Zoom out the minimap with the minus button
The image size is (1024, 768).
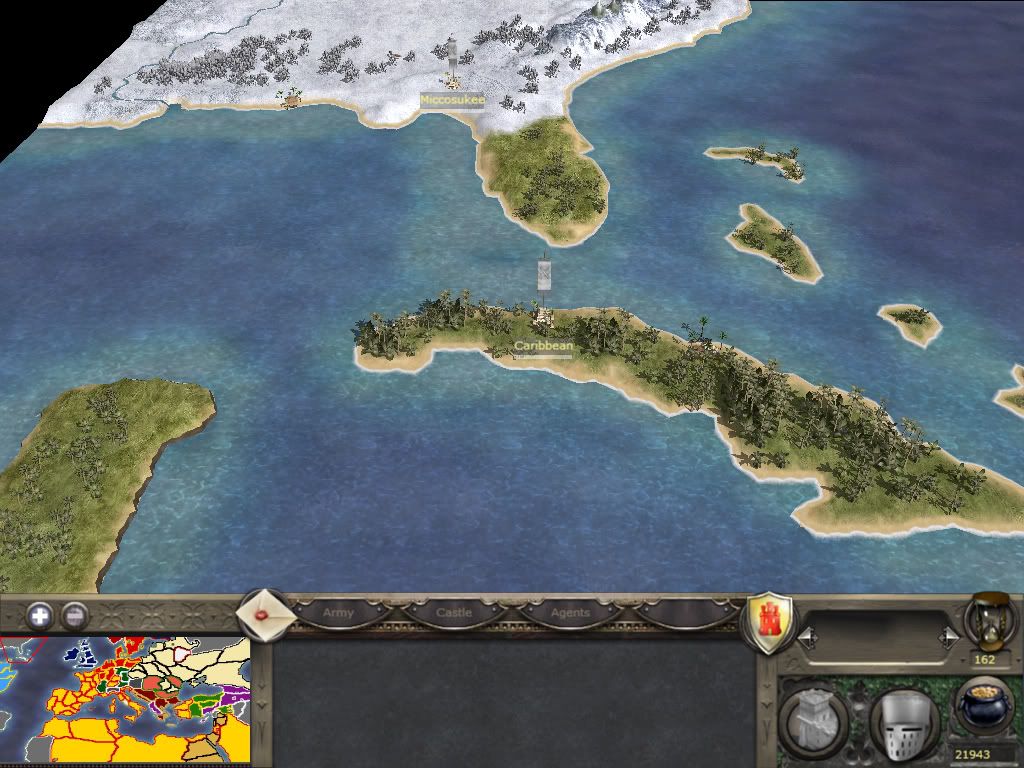pyautogui.click(x=74, y=615)
